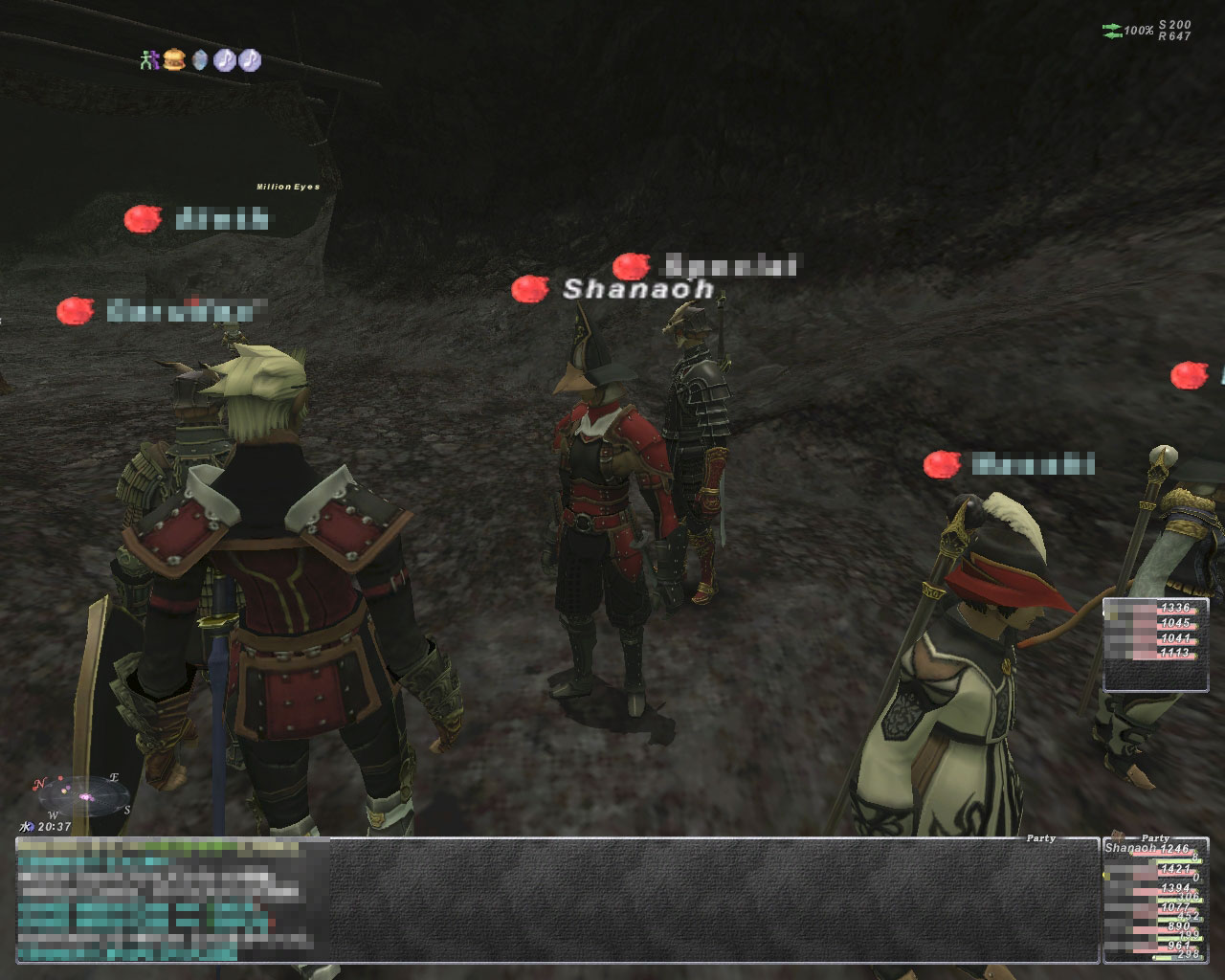
Task: Select the alliance member with 1336 HP
Action: (x=1155, y=608)
